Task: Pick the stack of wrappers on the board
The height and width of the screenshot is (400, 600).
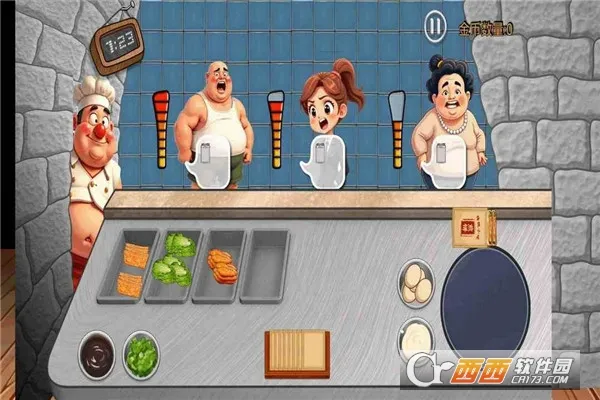Action: [x=297, y=352]
